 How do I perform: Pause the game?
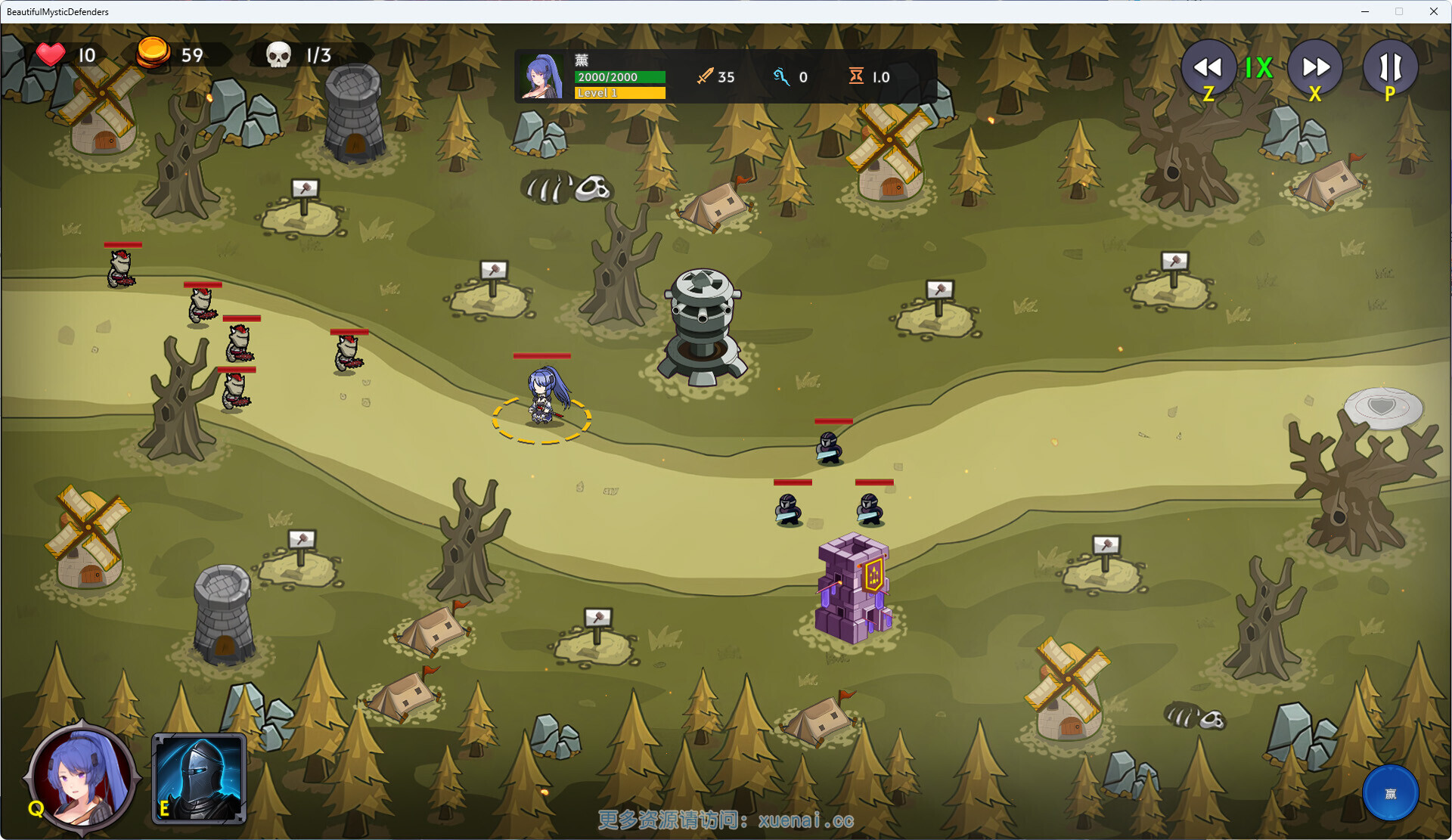[1390, 68]
